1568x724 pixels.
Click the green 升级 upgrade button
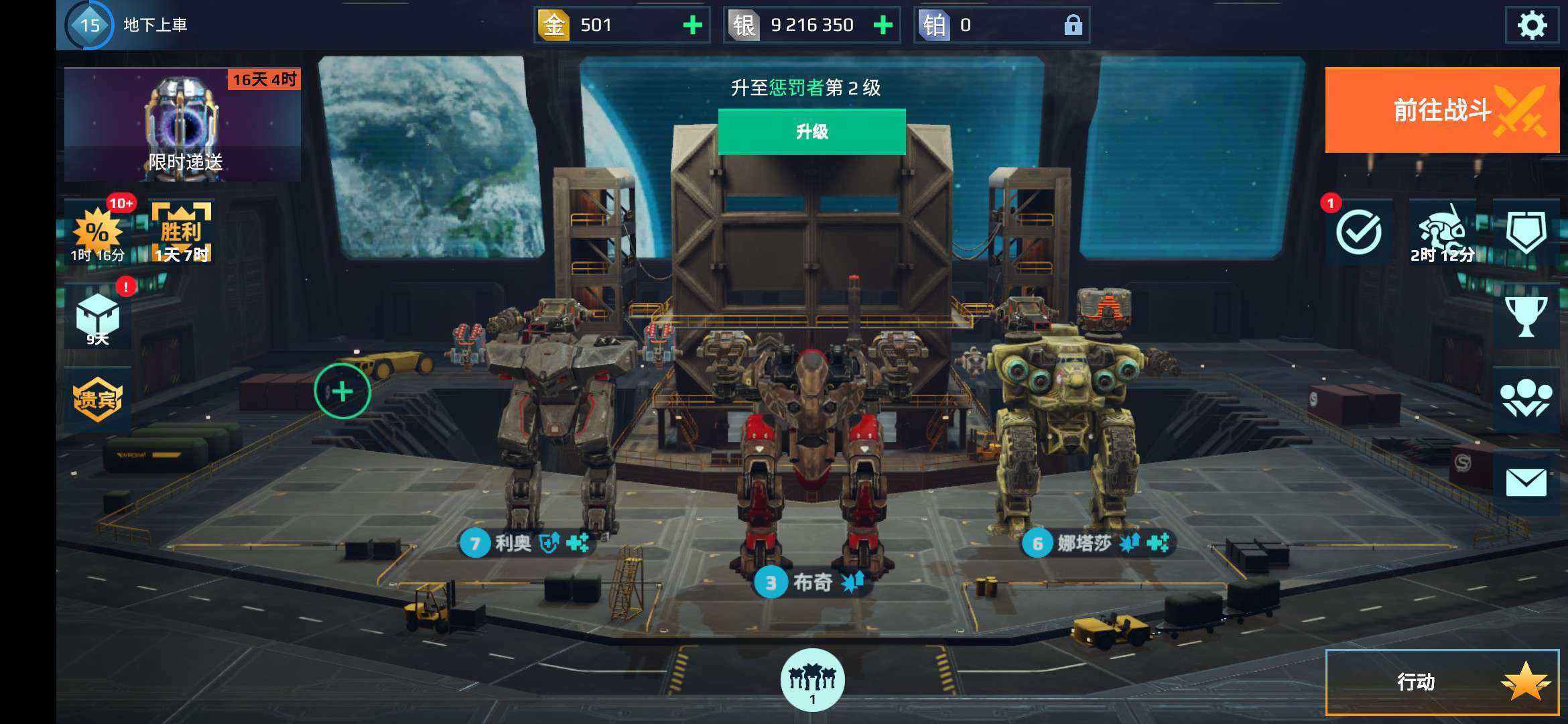click(x=811, y=131)
